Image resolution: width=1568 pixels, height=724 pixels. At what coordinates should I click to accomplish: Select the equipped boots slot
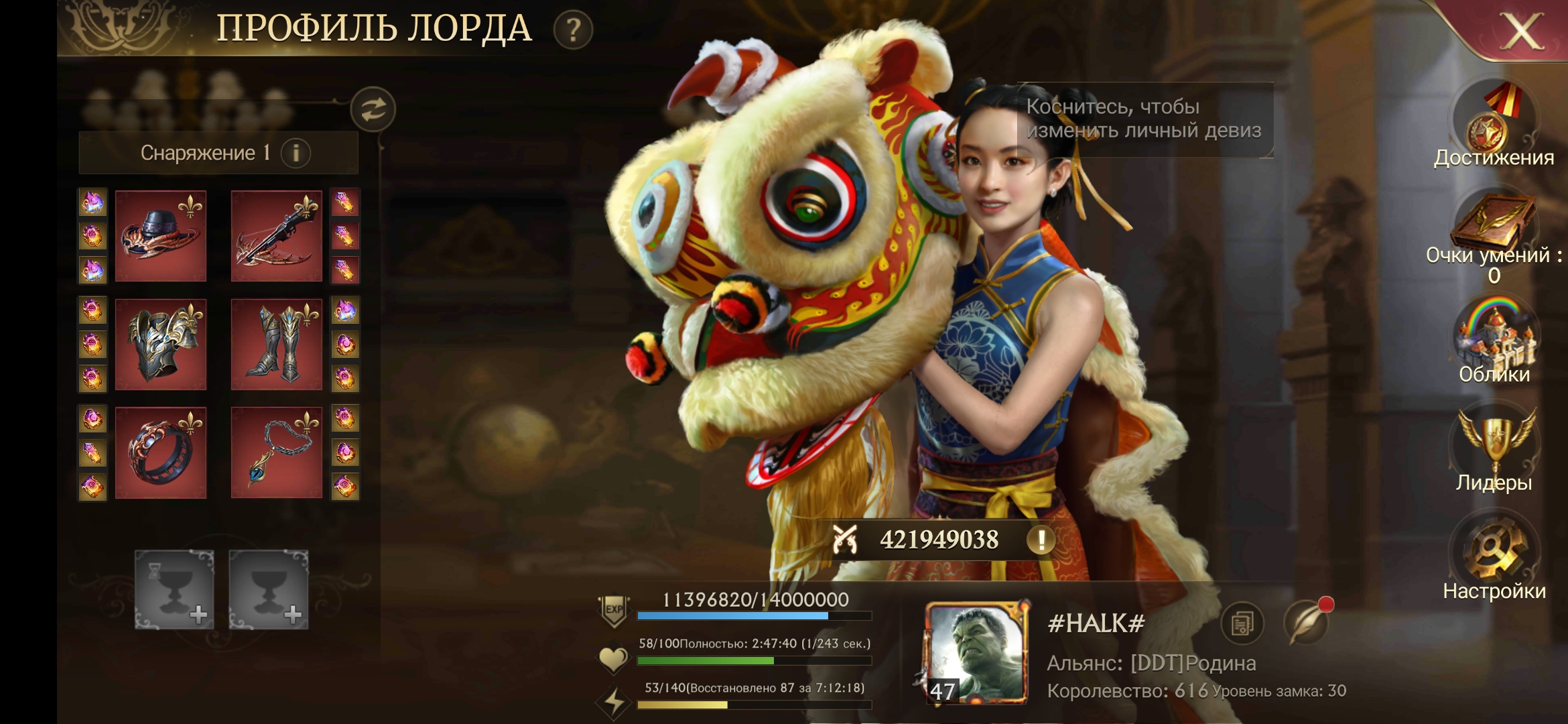[276, 345]
